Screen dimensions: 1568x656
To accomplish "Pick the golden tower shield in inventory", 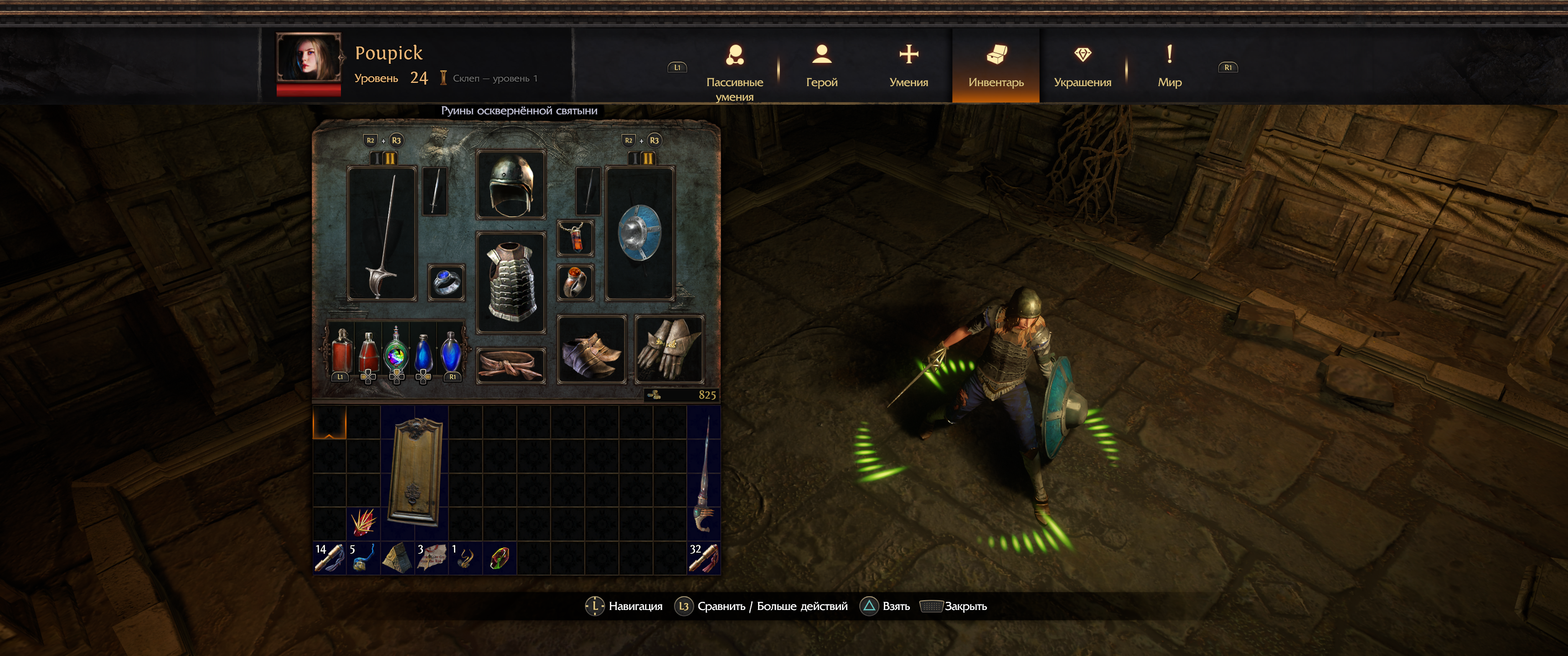I will click(415, 472).
